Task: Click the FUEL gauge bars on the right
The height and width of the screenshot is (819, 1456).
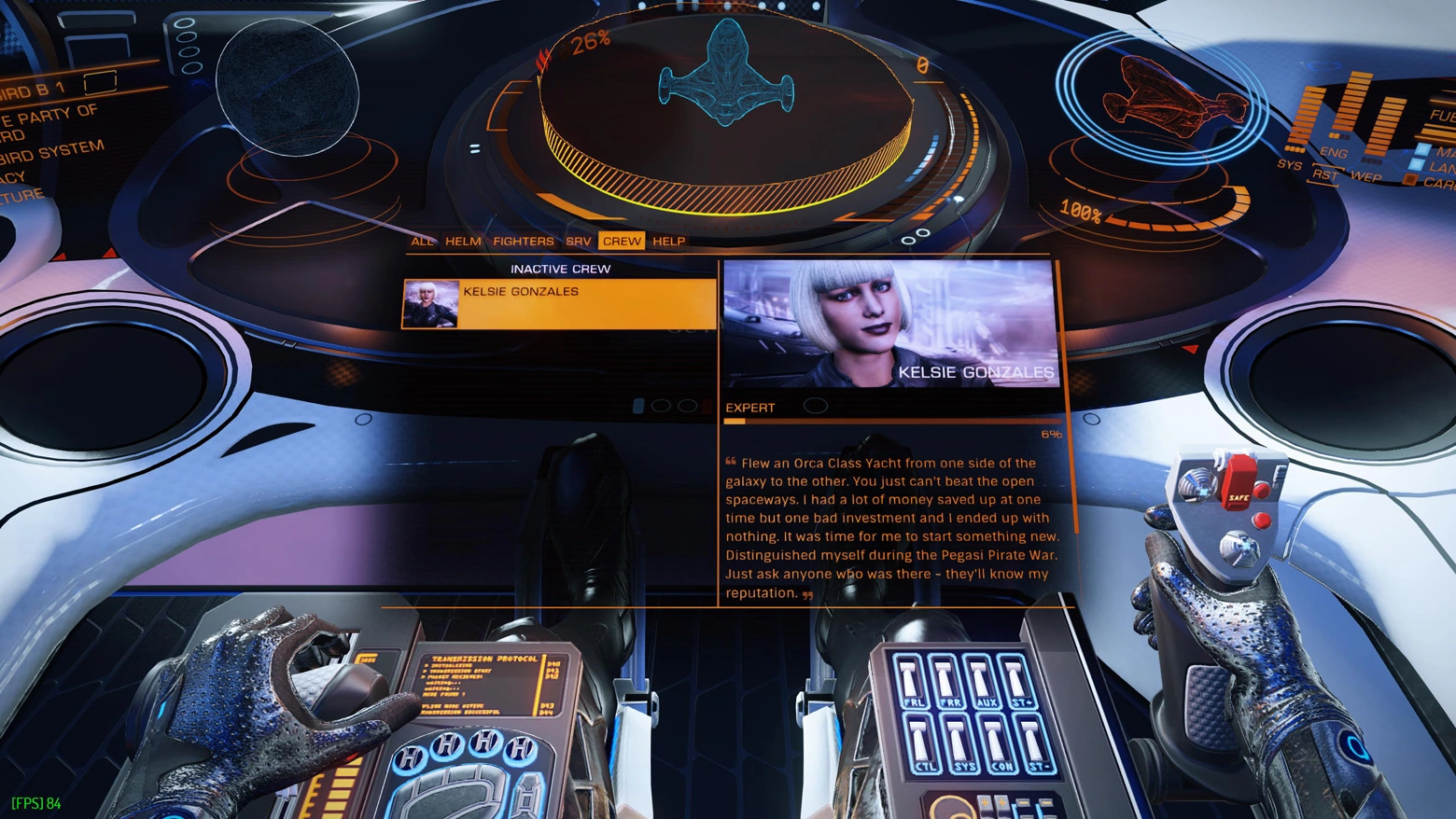Action: [x=1437, y=131]
